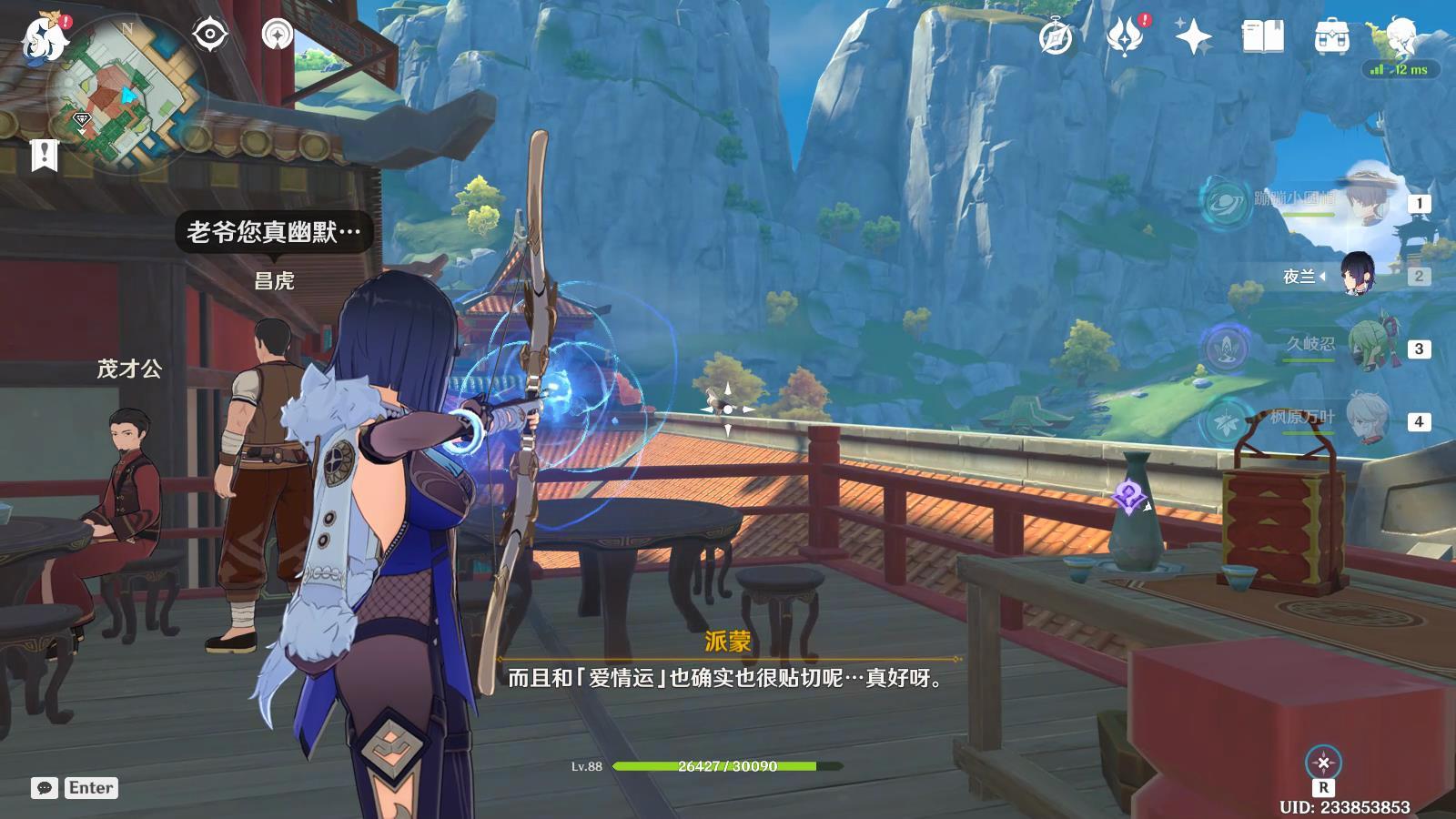Click the aim-mode toggle icon above R
Image resolution: width=1456 pixels, height=819 pixels.
tap(1323, 763)
